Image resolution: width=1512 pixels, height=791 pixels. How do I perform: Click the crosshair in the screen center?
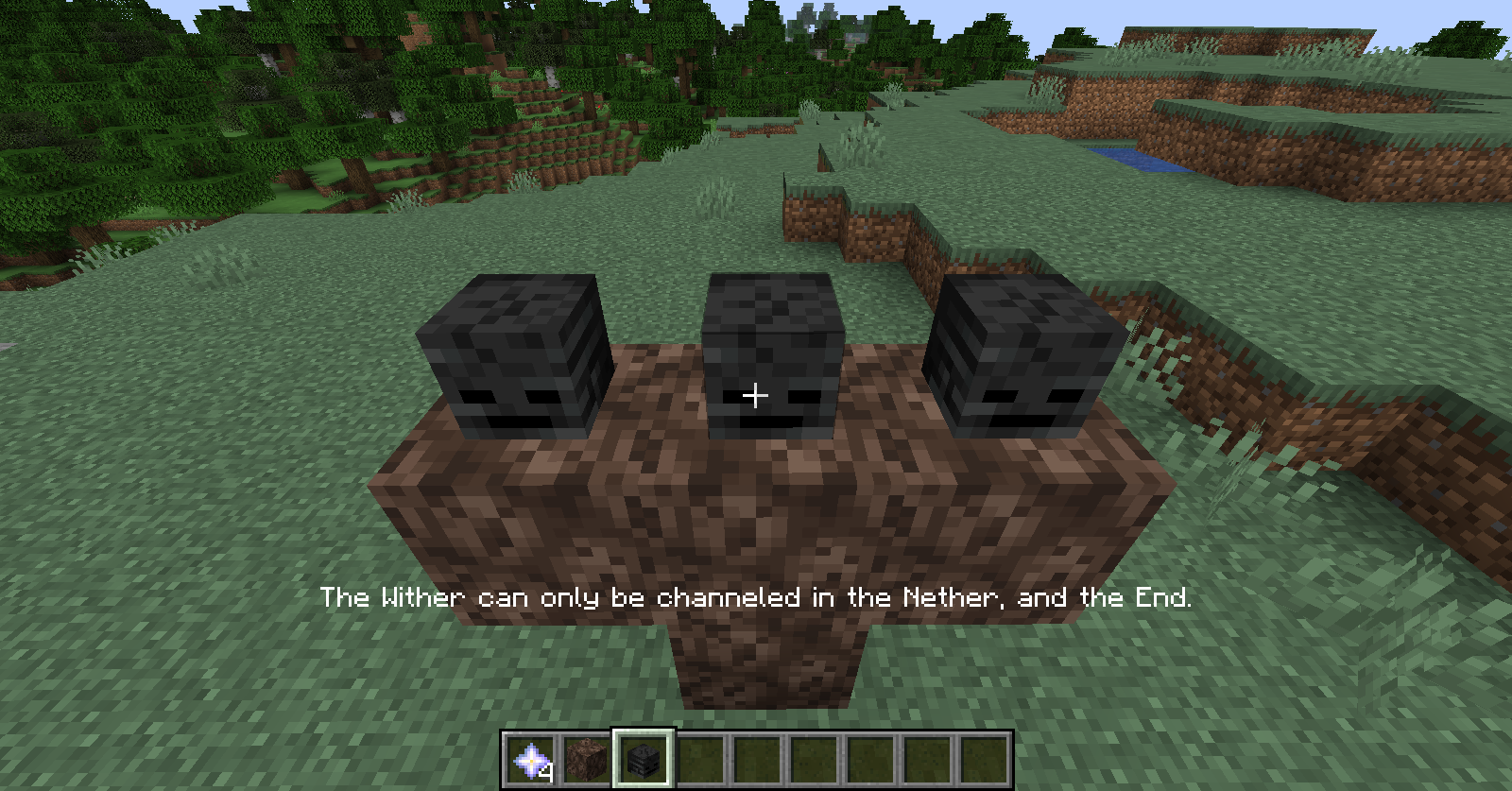(755, 395)
